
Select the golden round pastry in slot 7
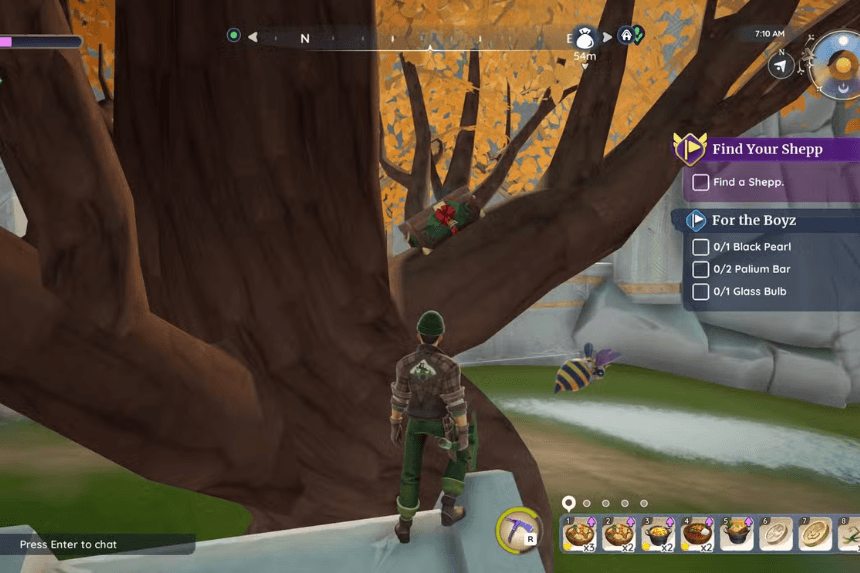tap(816, 534)
